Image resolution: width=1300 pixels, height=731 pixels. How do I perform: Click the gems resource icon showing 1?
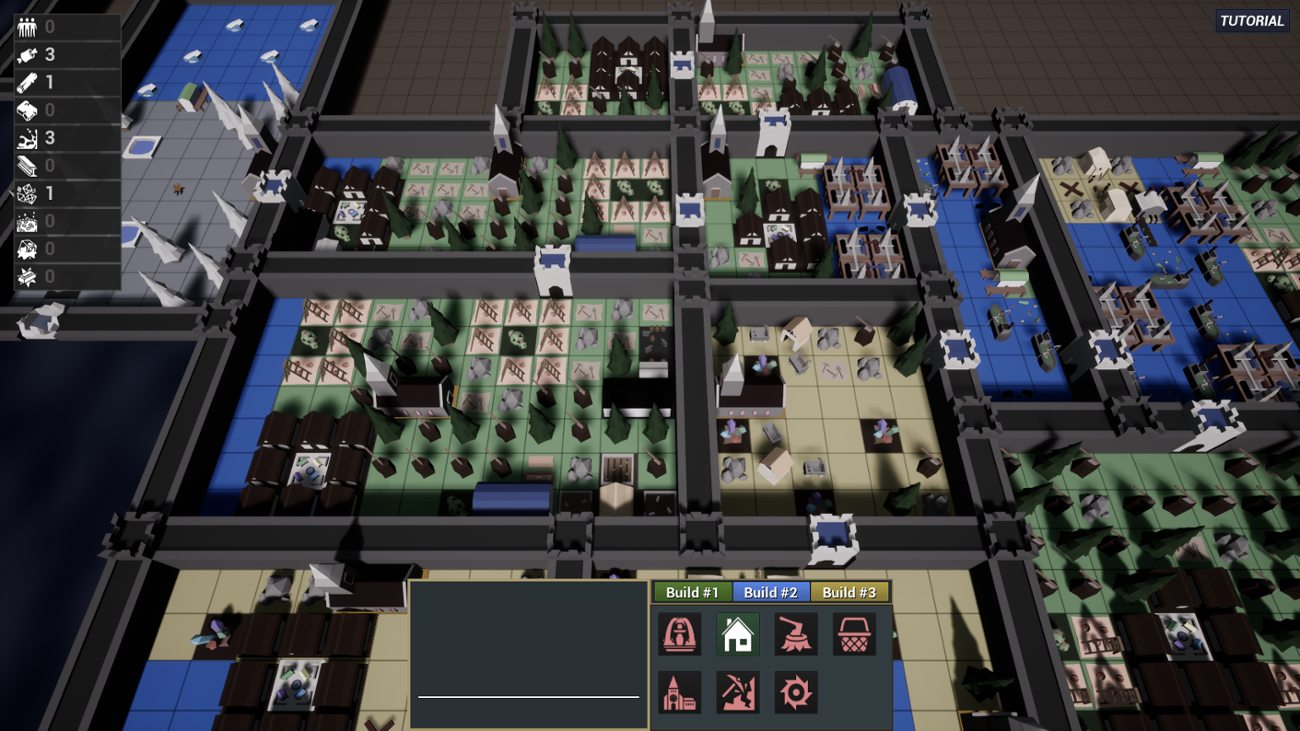coord(28,192)
